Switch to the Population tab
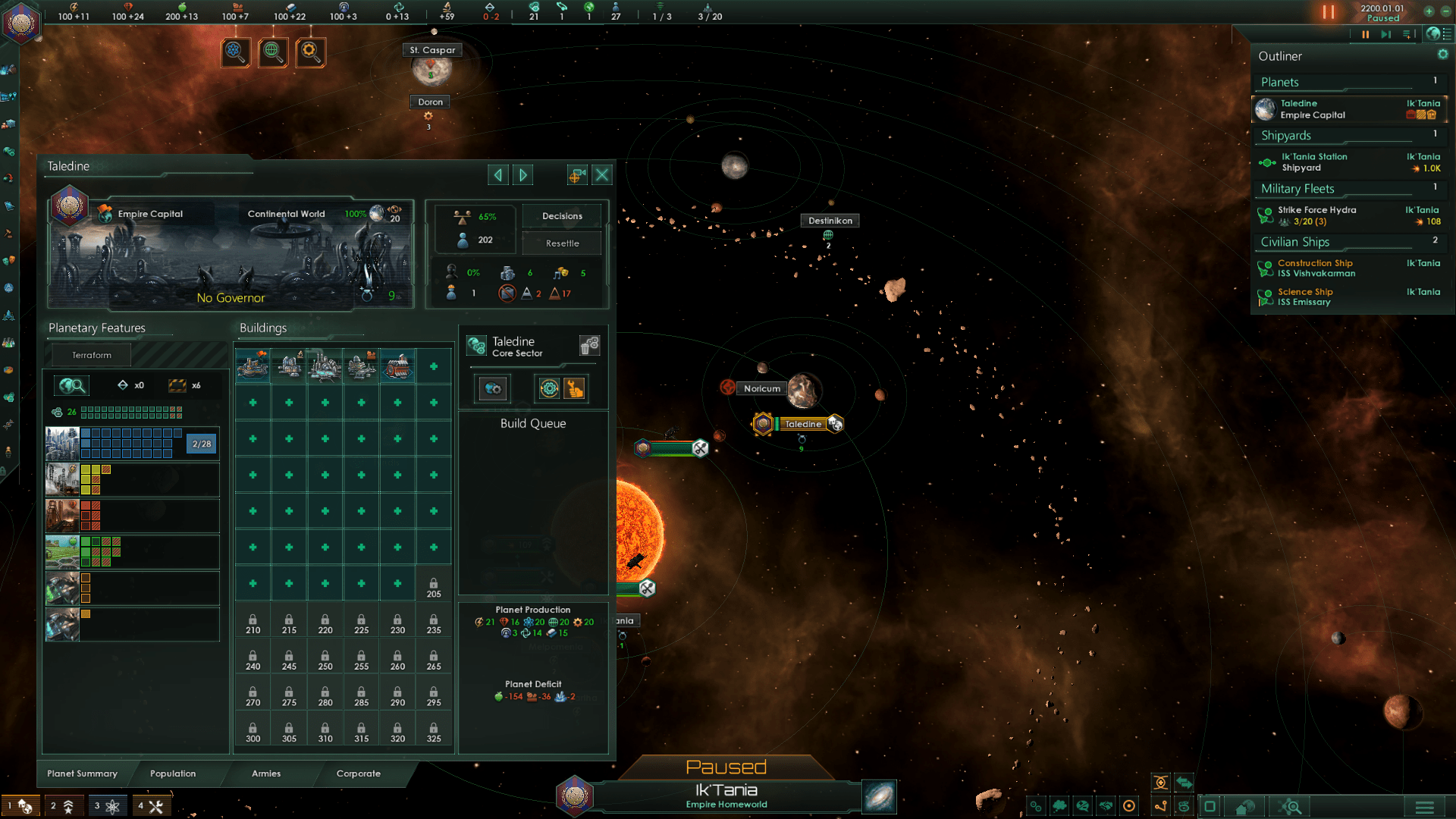The image size is (1456, 819). pyautogui.click(x=173, y=773)
